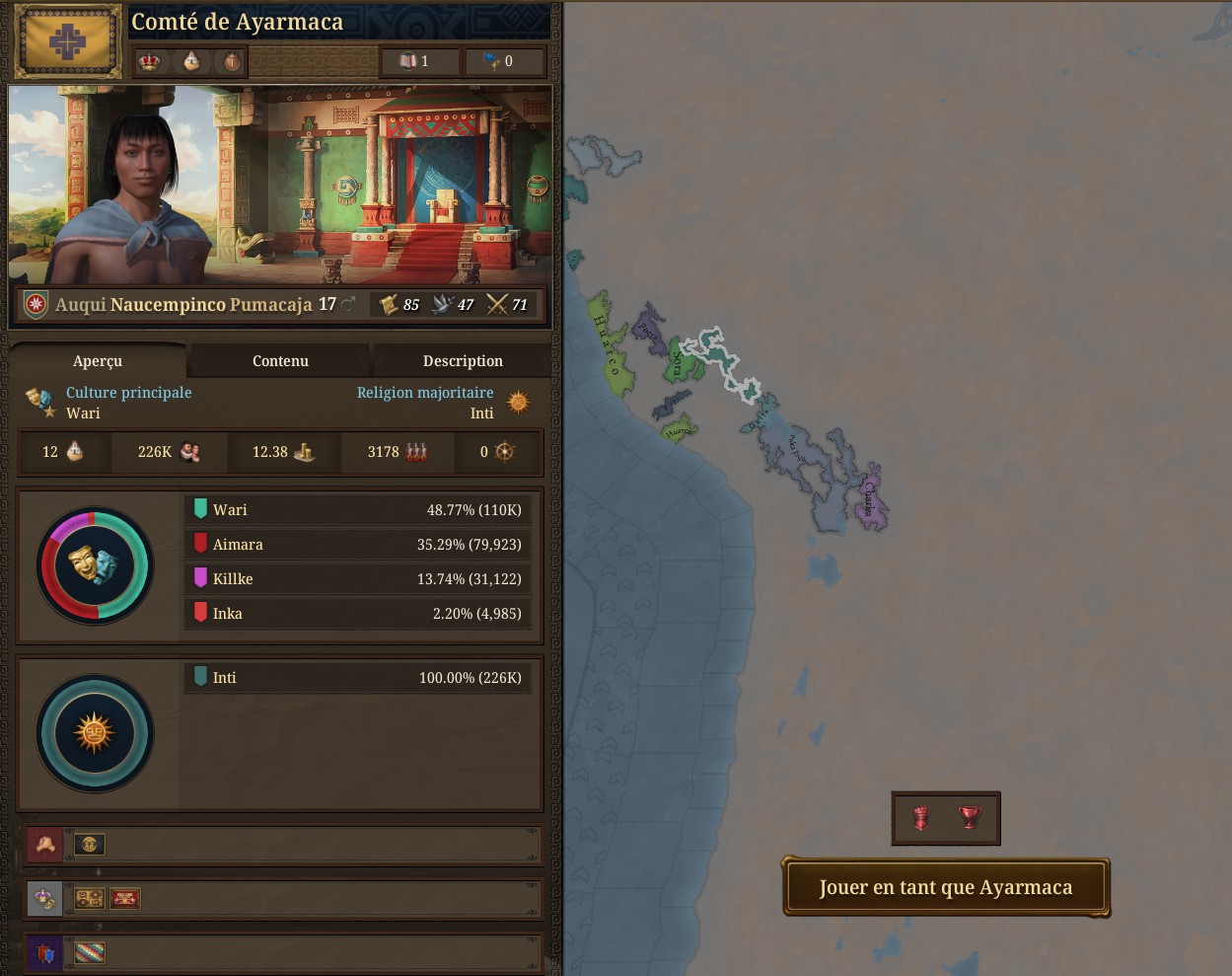Click the handshake row's black gold emblem
The image size is (1232, 976).
point(90,844)
